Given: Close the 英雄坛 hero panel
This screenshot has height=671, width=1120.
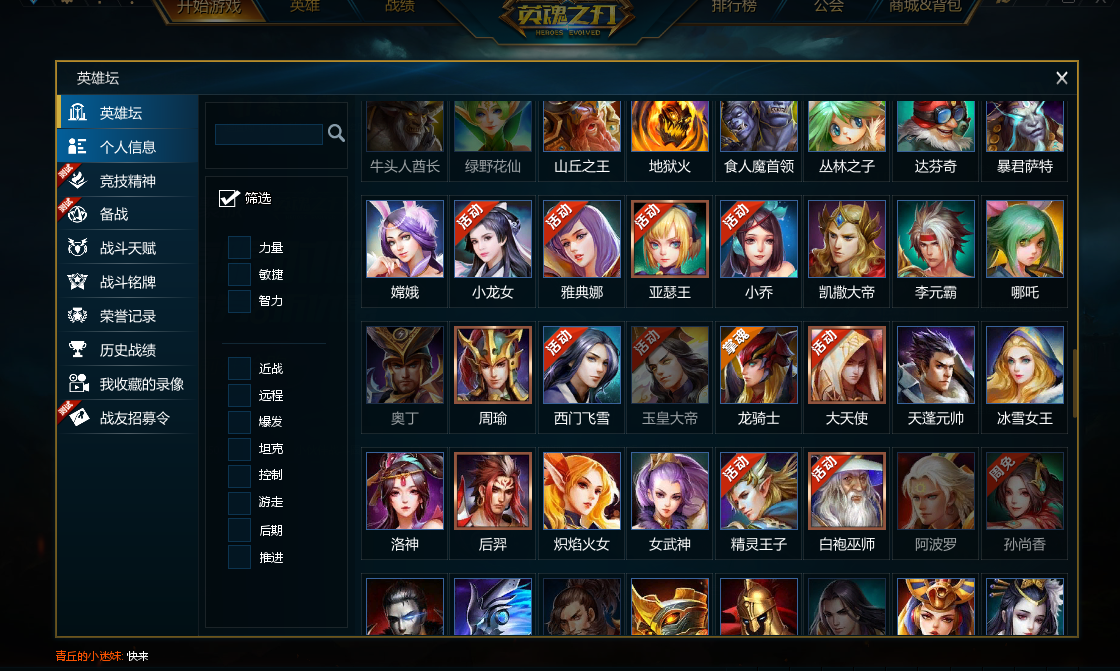Looking at the screenshot, I should (1061, 78).
